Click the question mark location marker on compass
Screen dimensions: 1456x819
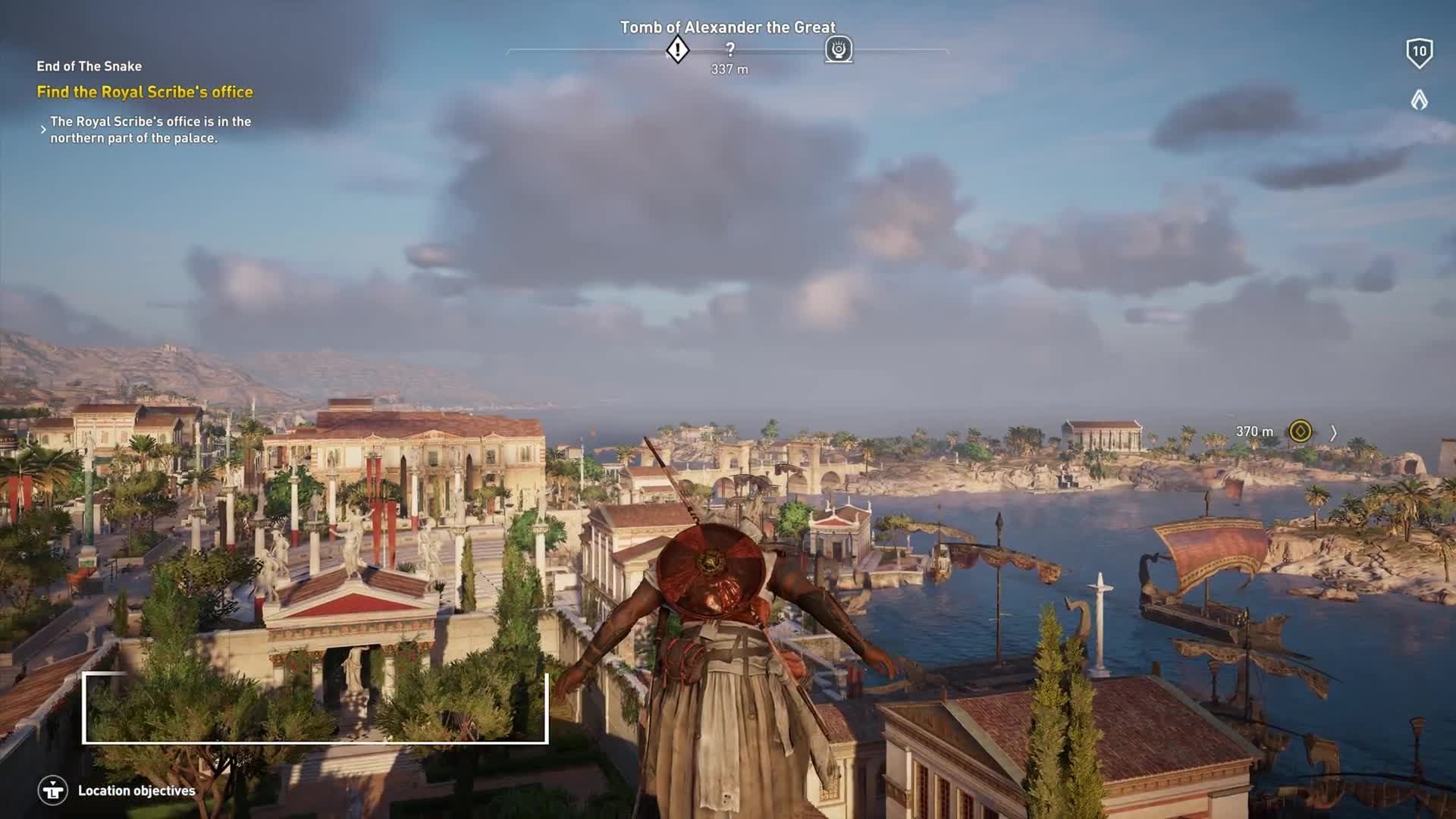730,50
